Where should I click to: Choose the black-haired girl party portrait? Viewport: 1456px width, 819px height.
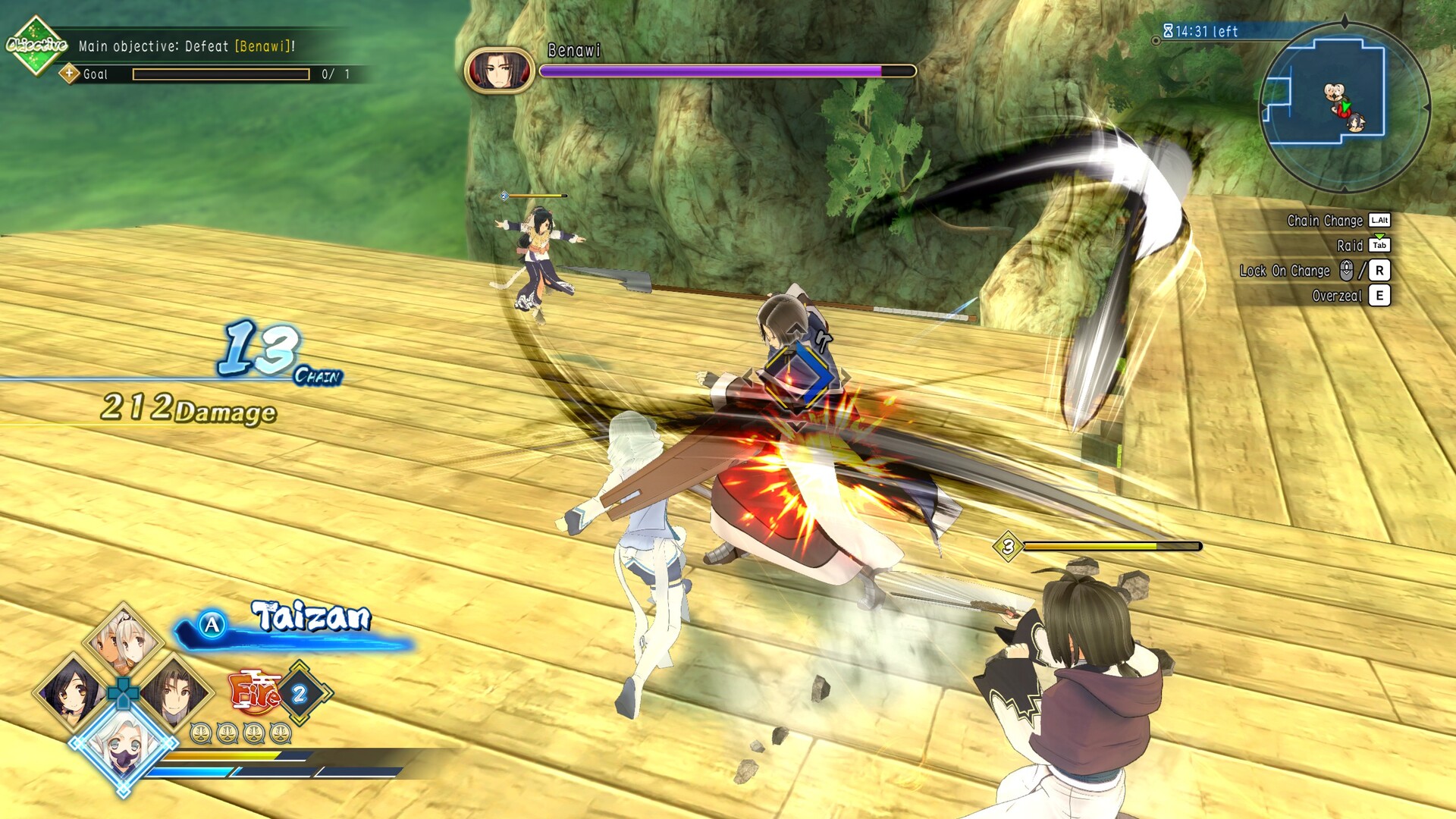click(x=72, y=692)
